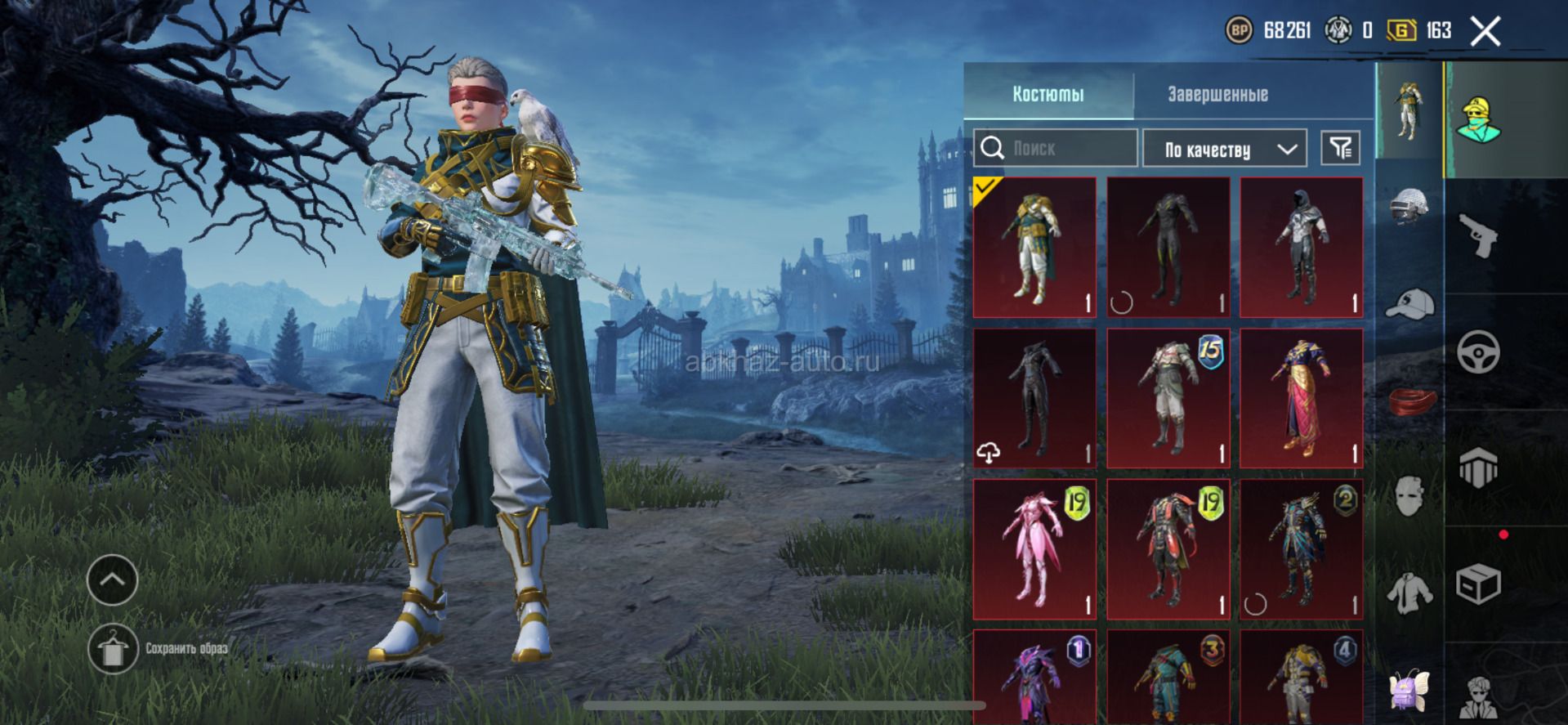Pick the pink armored costume

pos(1034,549)
